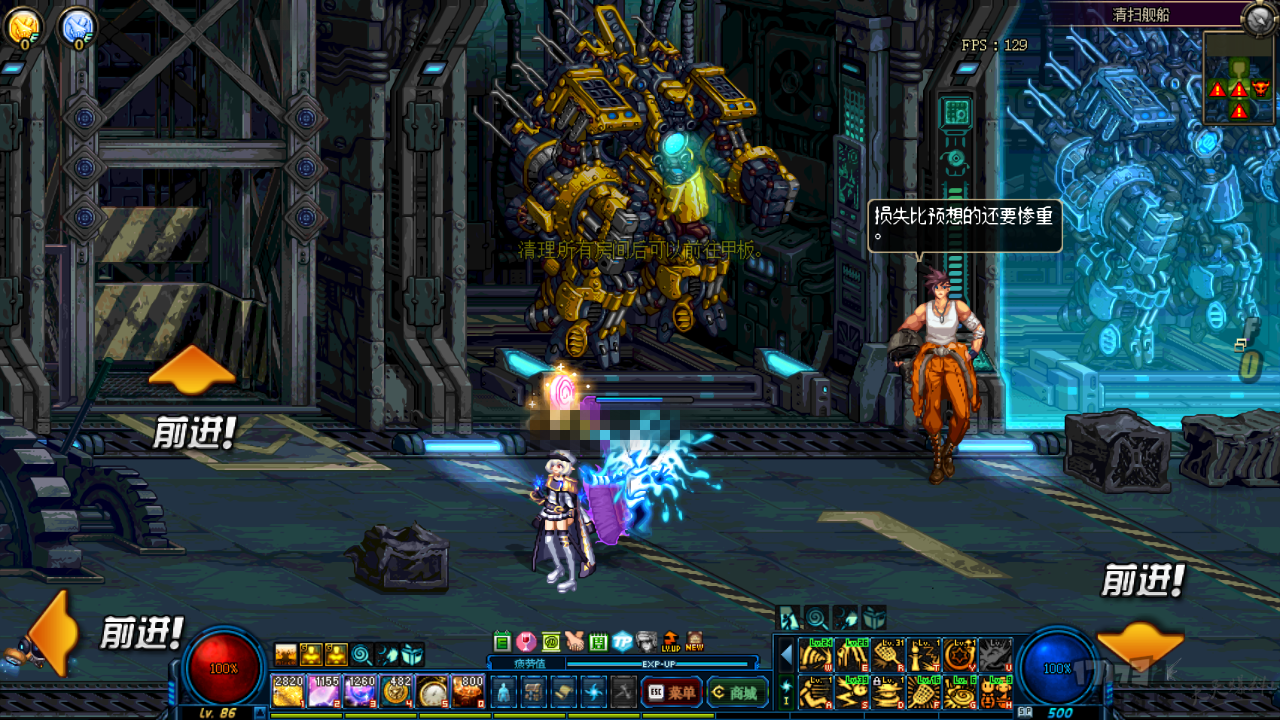This screenshot has height=720, width=1280.
Task: Open the handshake icon above the fatigue bar
Action: tap(574, 642)
